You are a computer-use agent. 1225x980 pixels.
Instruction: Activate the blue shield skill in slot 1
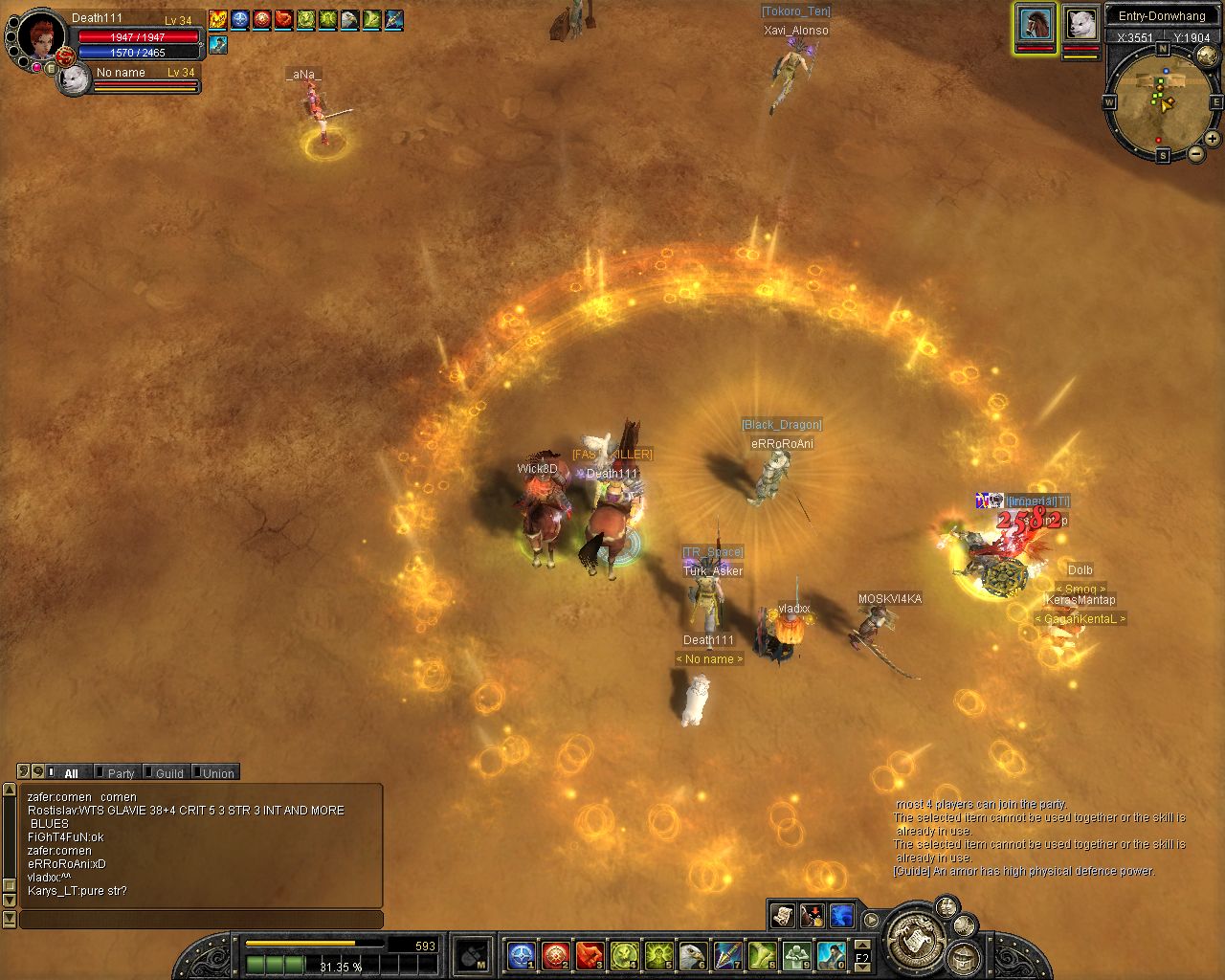click(521, 954)
